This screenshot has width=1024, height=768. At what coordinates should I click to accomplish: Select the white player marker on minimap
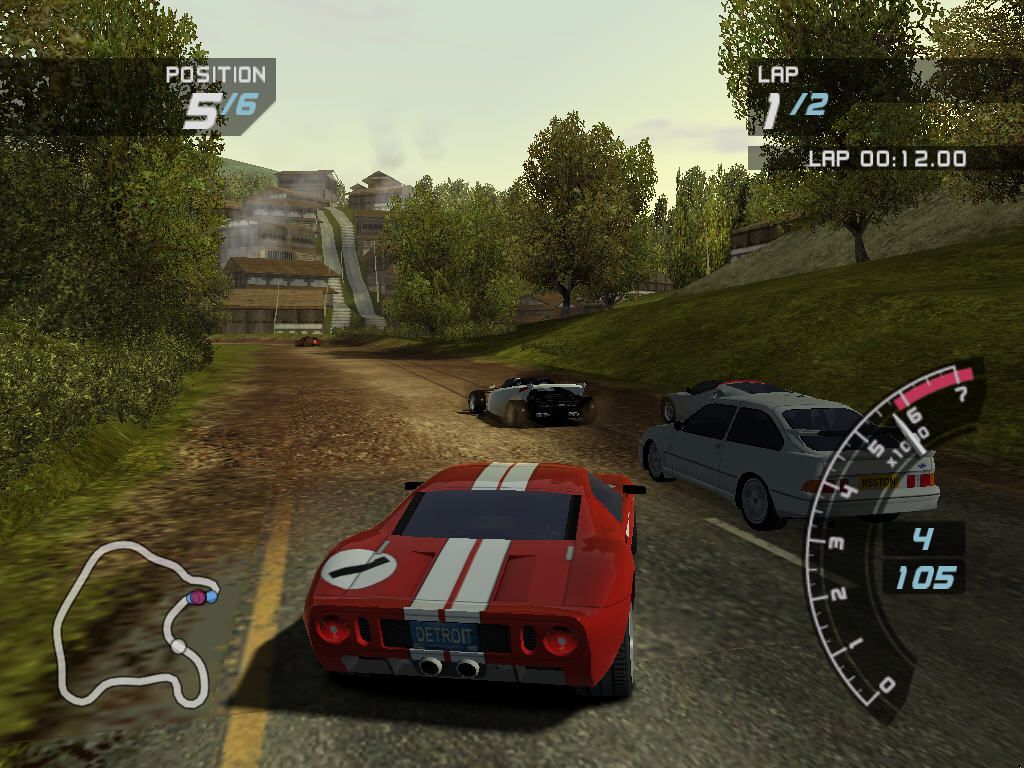click(178, 647)
